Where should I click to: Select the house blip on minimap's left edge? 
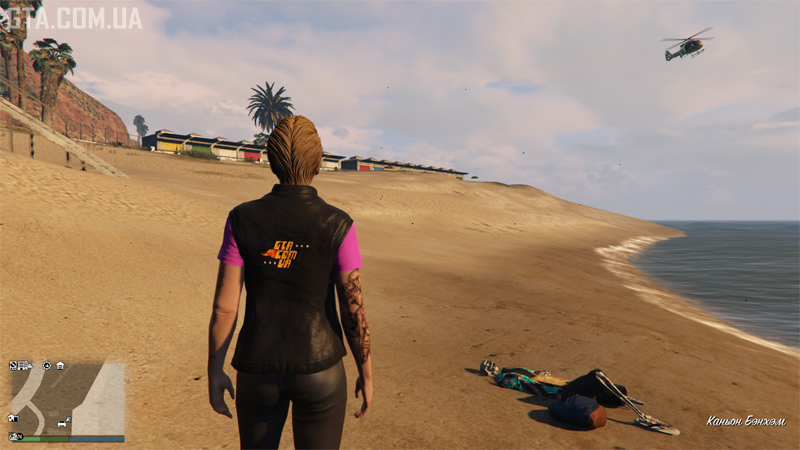pos(13,418)
